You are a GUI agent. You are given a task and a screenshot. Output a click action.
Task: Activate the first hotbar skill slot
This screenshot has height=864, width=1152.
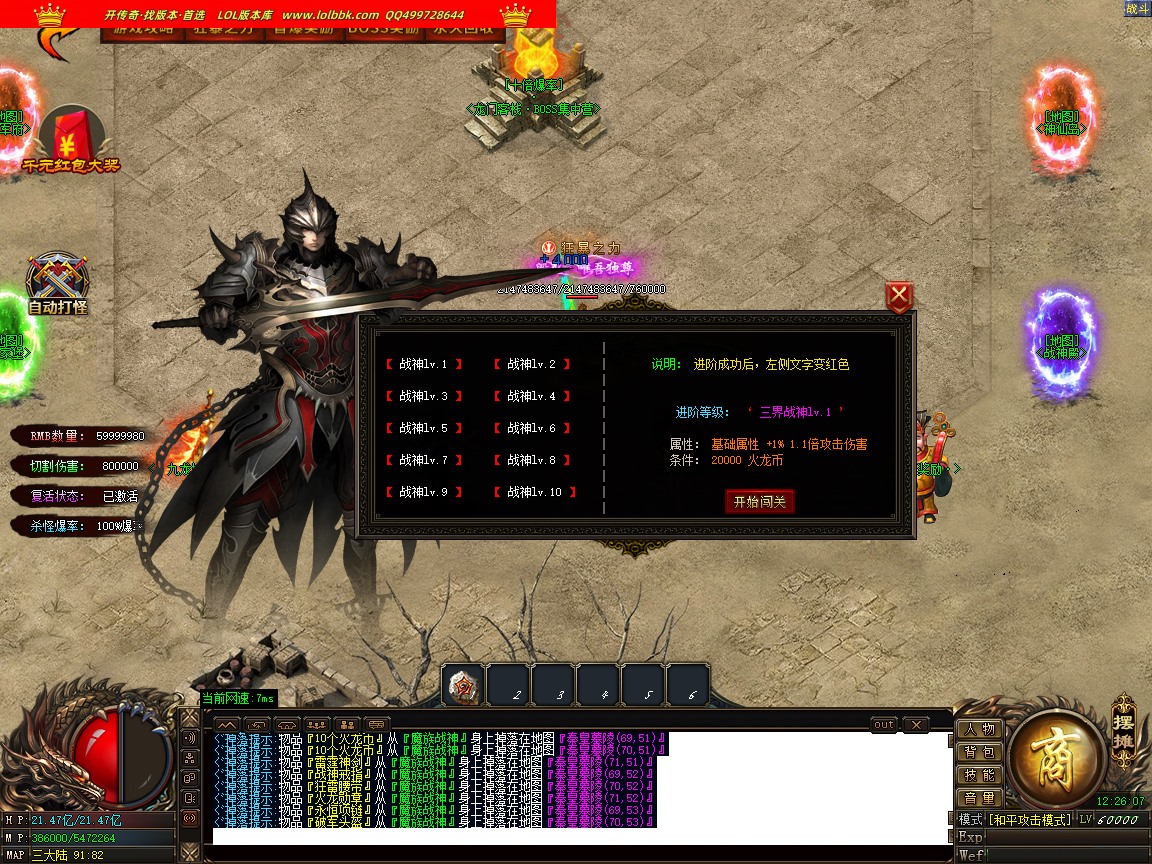(463, 686)
